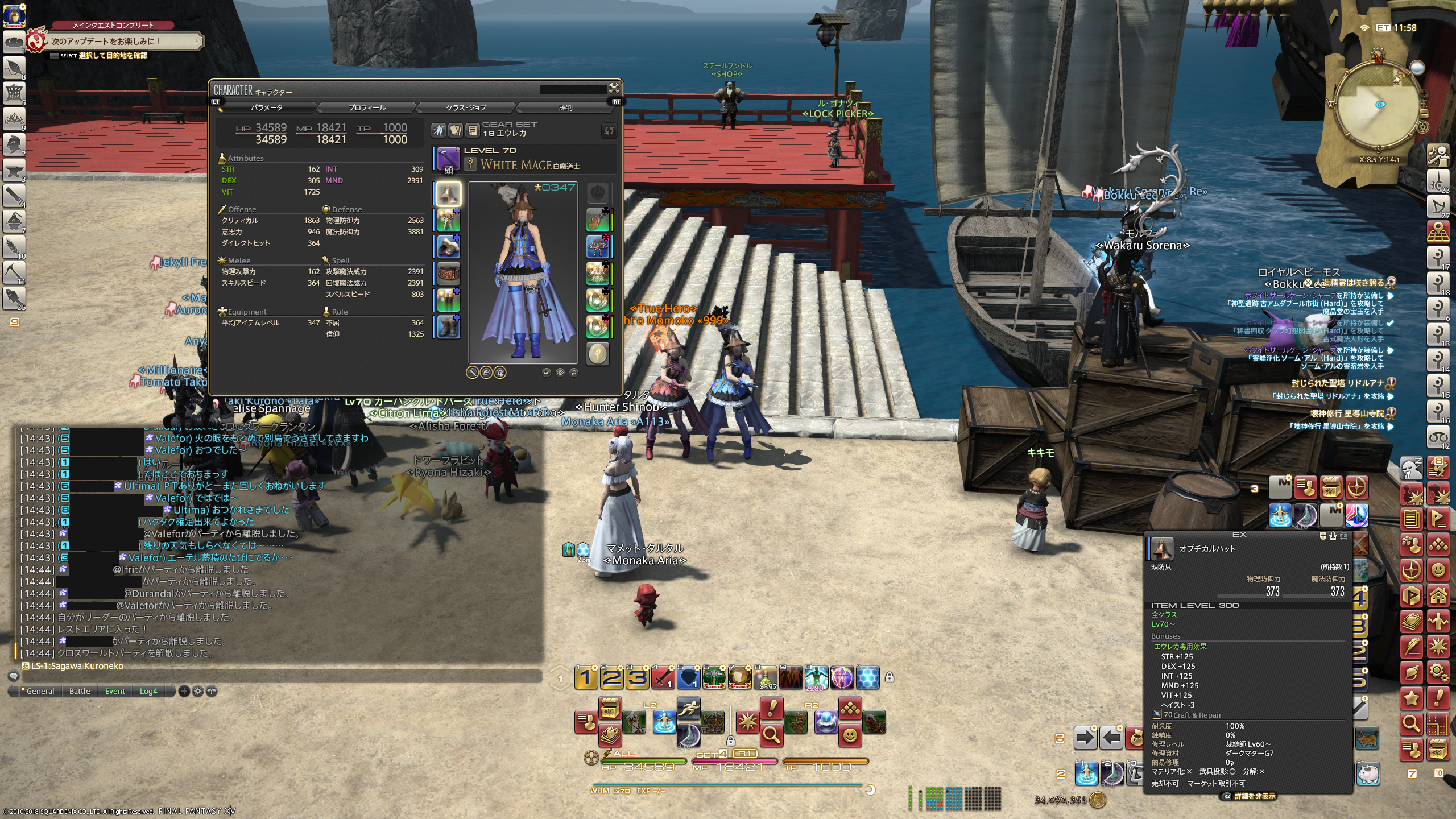Activate the red sword hotbar slot
Screen dimensions: 1456x819
(x=663, y=677)
